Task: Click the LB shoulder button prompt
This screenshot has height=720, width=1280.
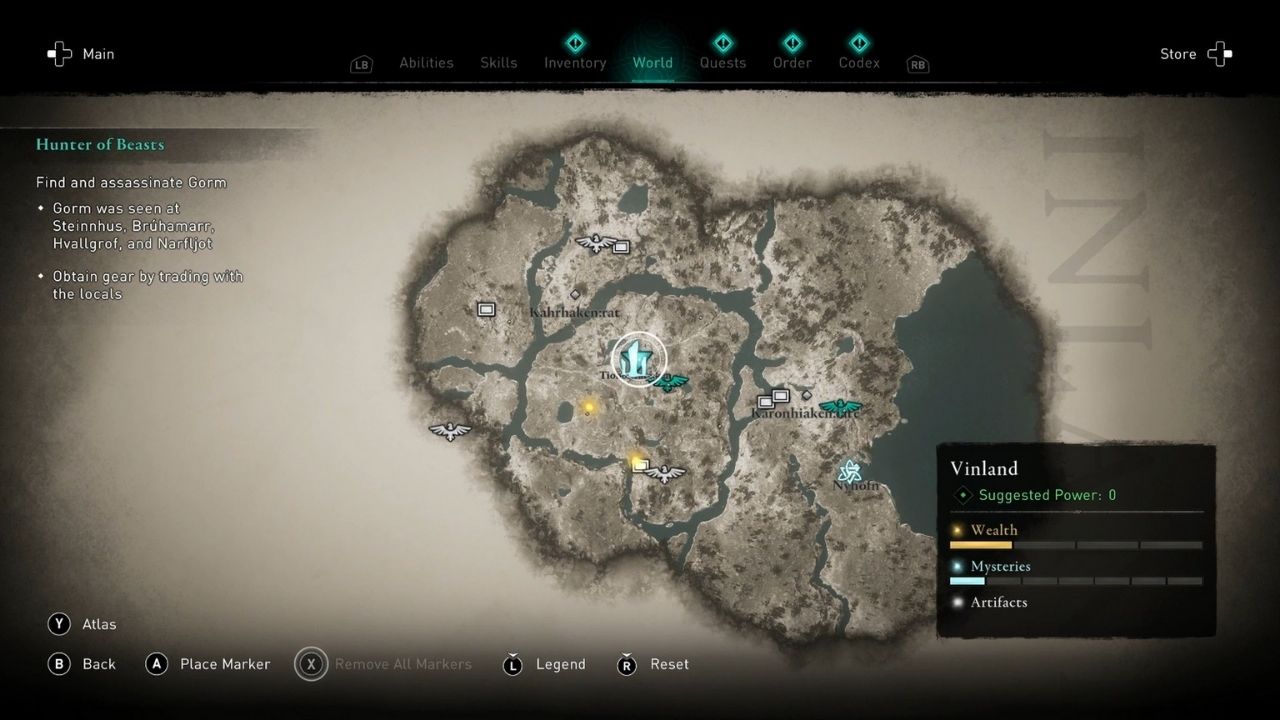Action: (x=361, y=63)
